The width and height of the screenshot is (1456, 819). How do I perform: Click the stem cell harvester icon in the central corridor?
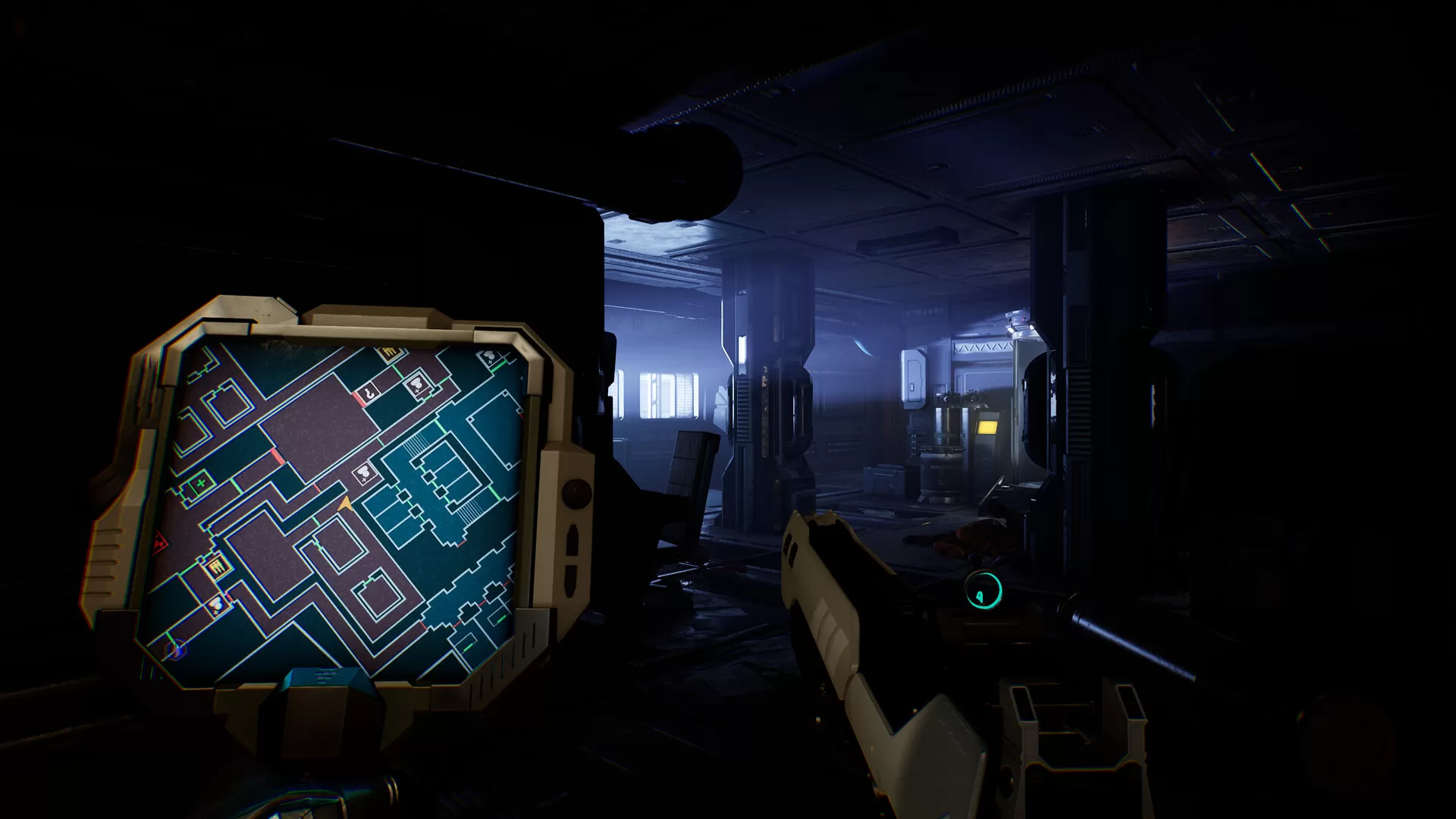(x=364, y=472)
